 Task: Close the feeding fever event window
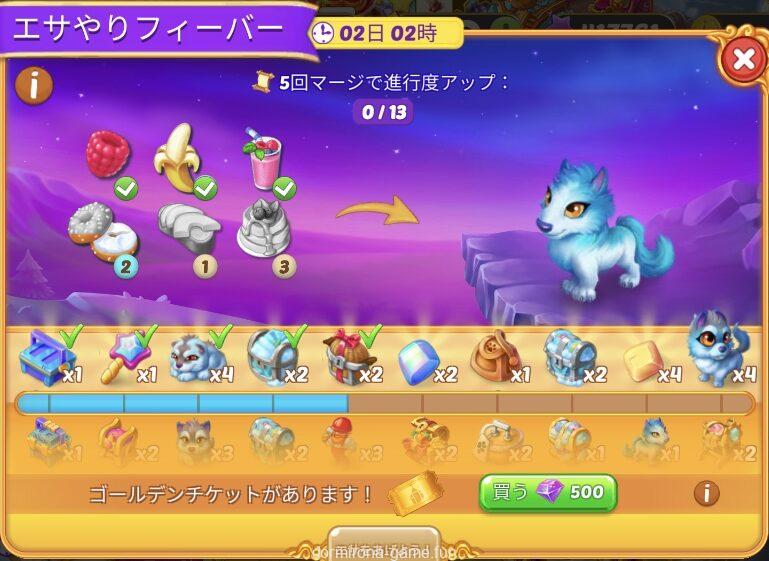point(743,60)
